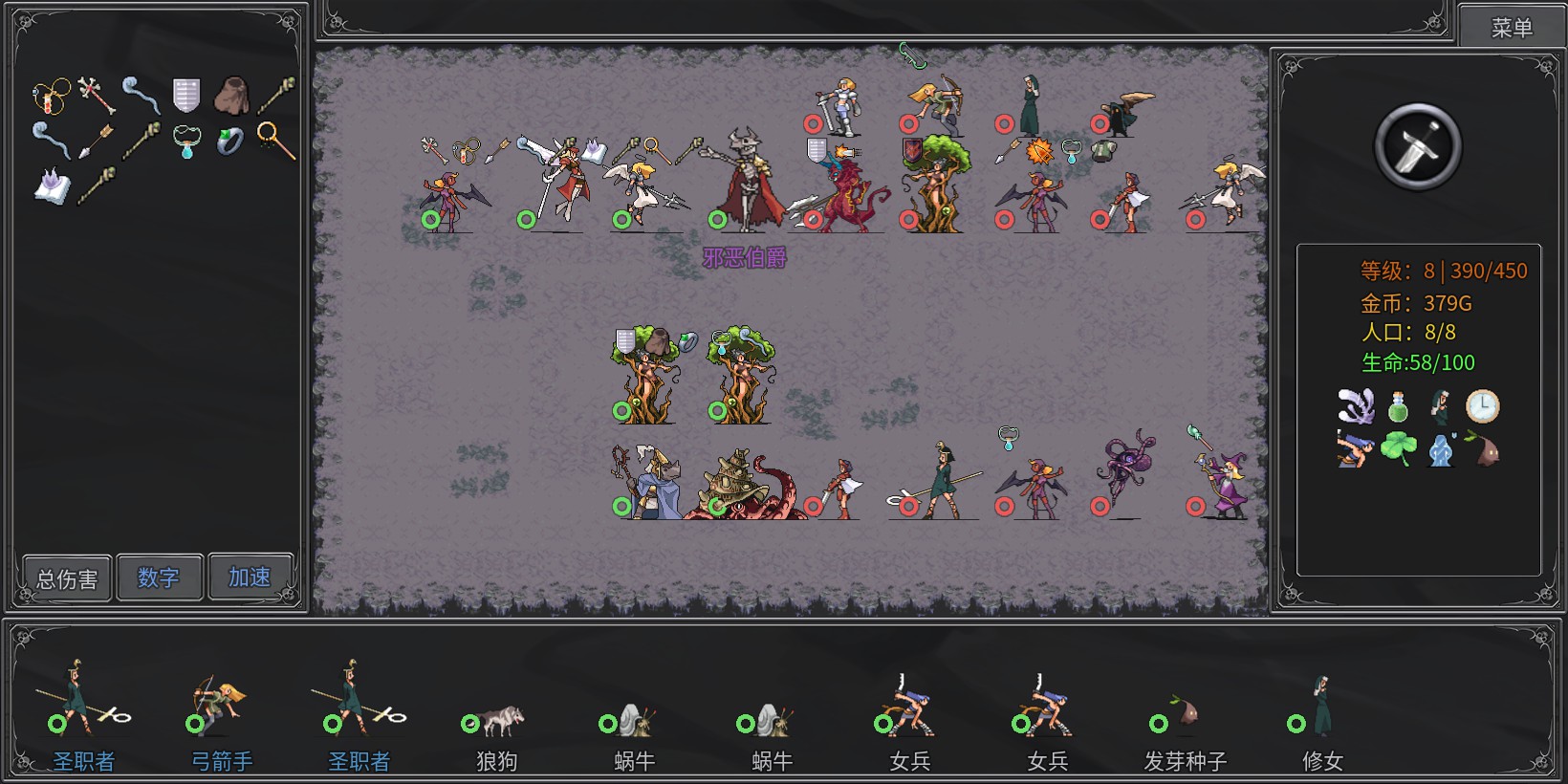The height and width of the screenshot is (784, 1568).
Task: Show the 总伤害 total damage panel
Action: (67, 578)
